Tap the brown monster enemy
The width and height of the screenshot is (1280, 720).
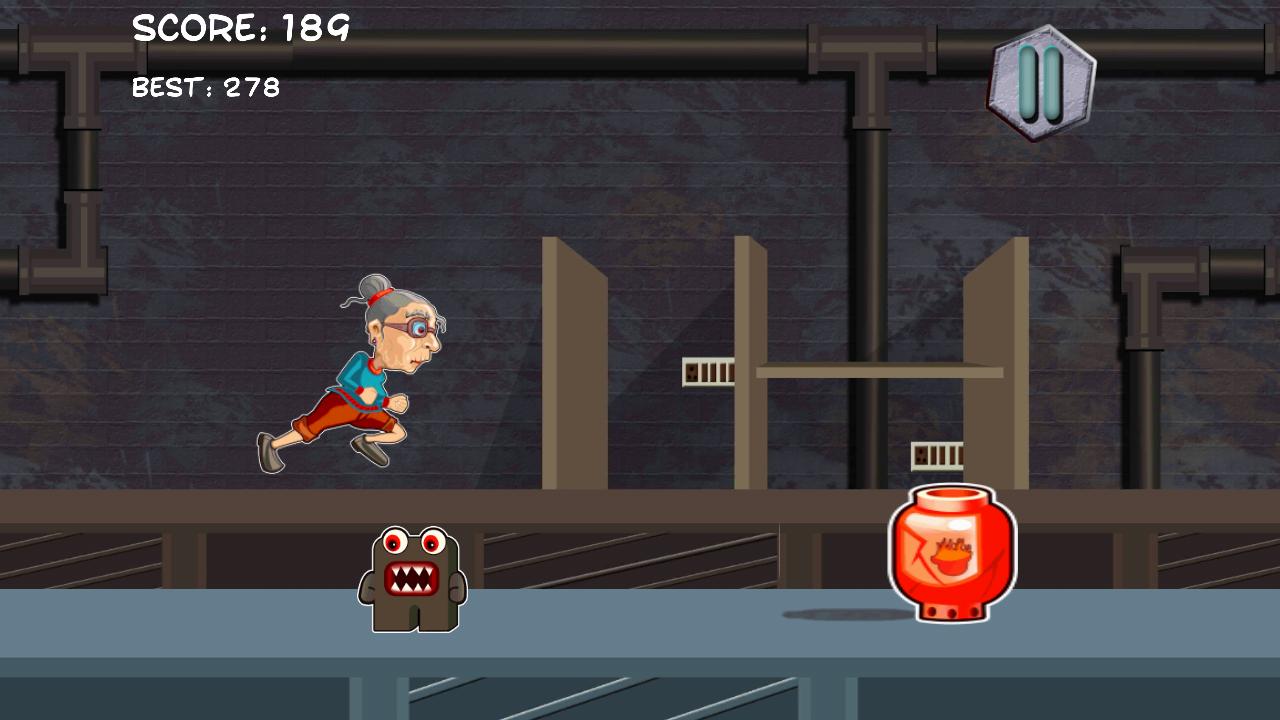coord(413,580)
